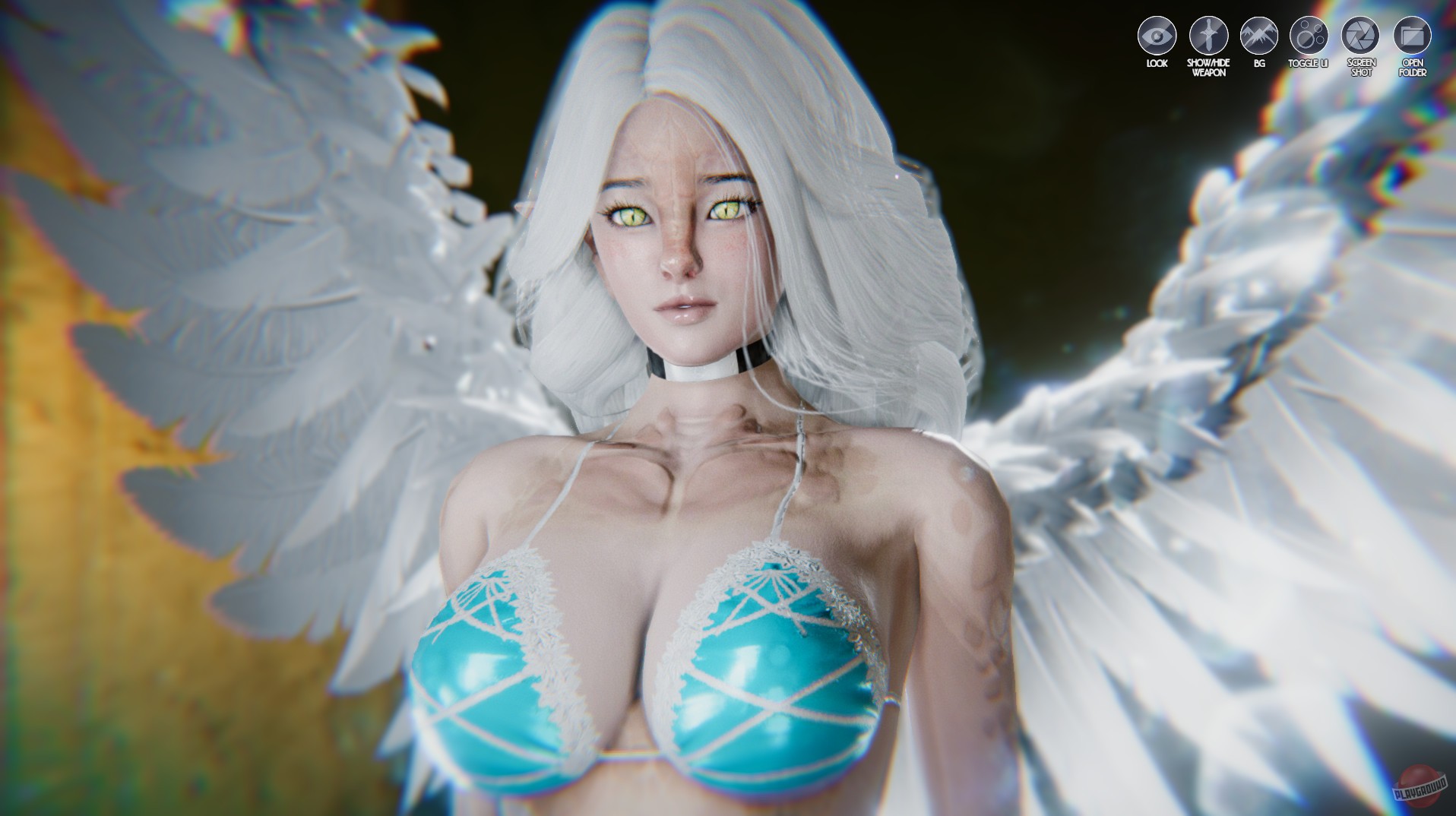Click the rightmost toolbar icon

pos(1411,33)
